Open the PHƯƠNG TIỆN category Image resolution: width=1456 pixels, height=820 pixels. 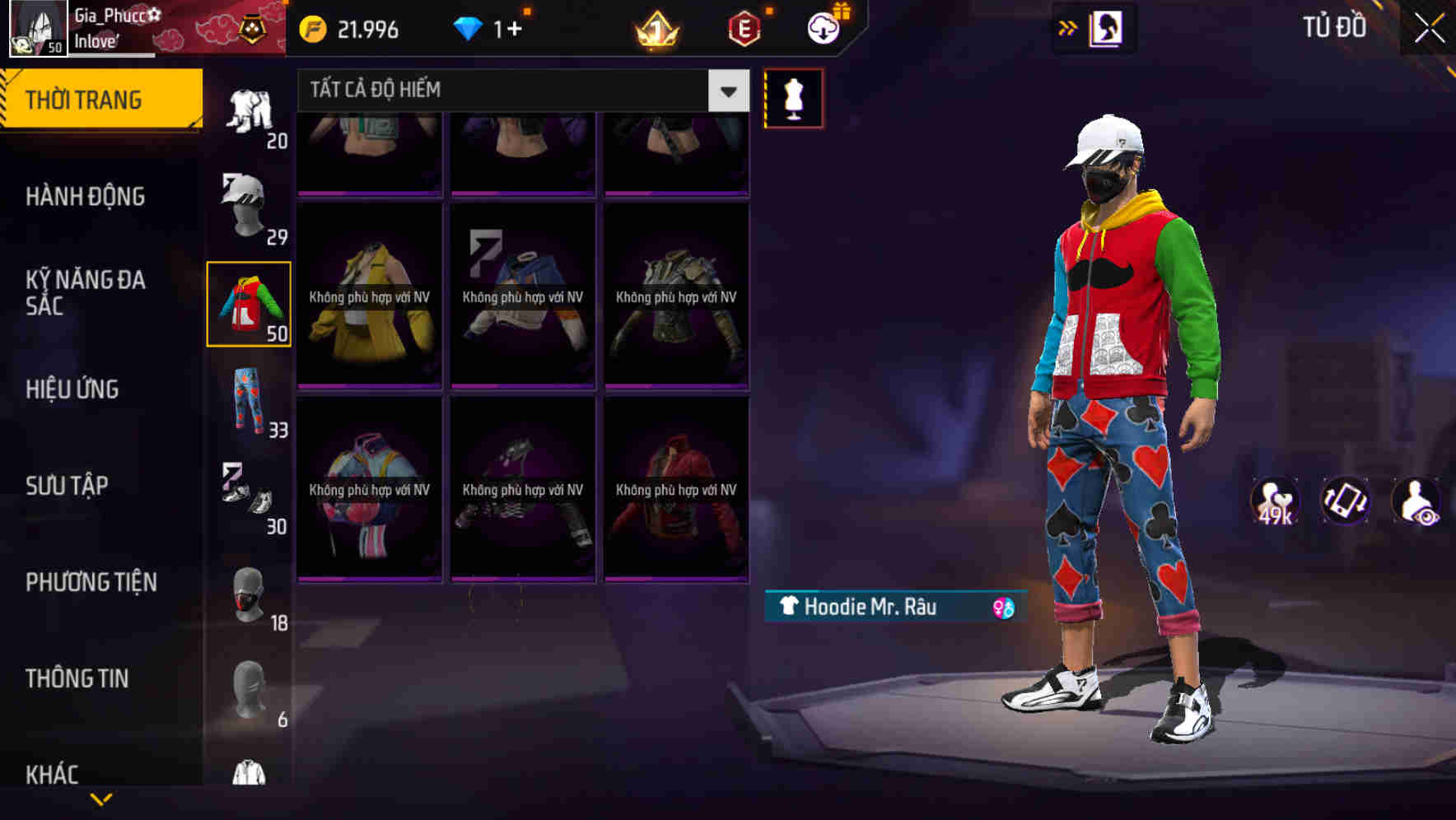(91, 581)
